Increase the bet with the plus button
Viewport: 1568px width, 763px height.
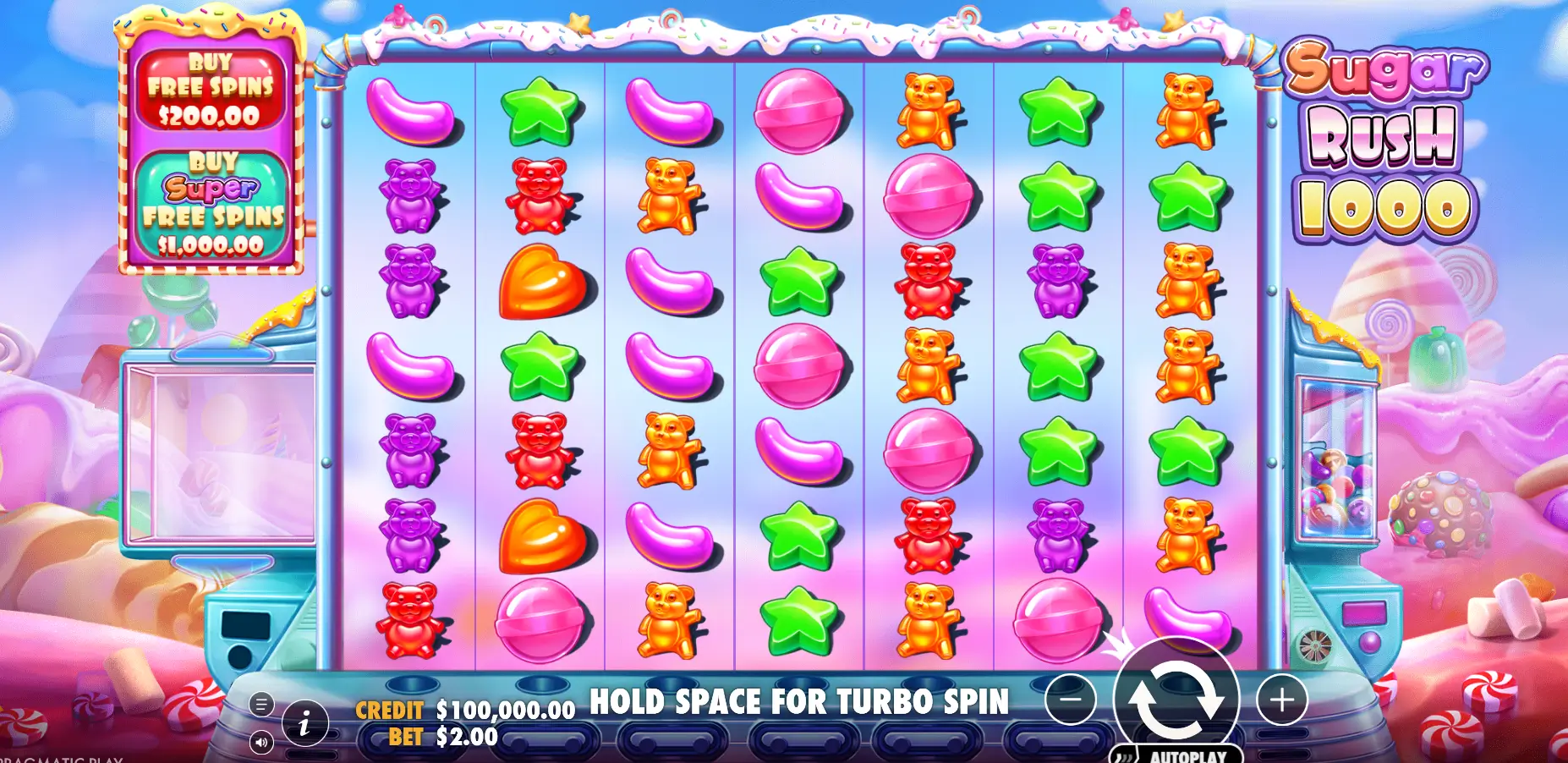coord(1281,700)
